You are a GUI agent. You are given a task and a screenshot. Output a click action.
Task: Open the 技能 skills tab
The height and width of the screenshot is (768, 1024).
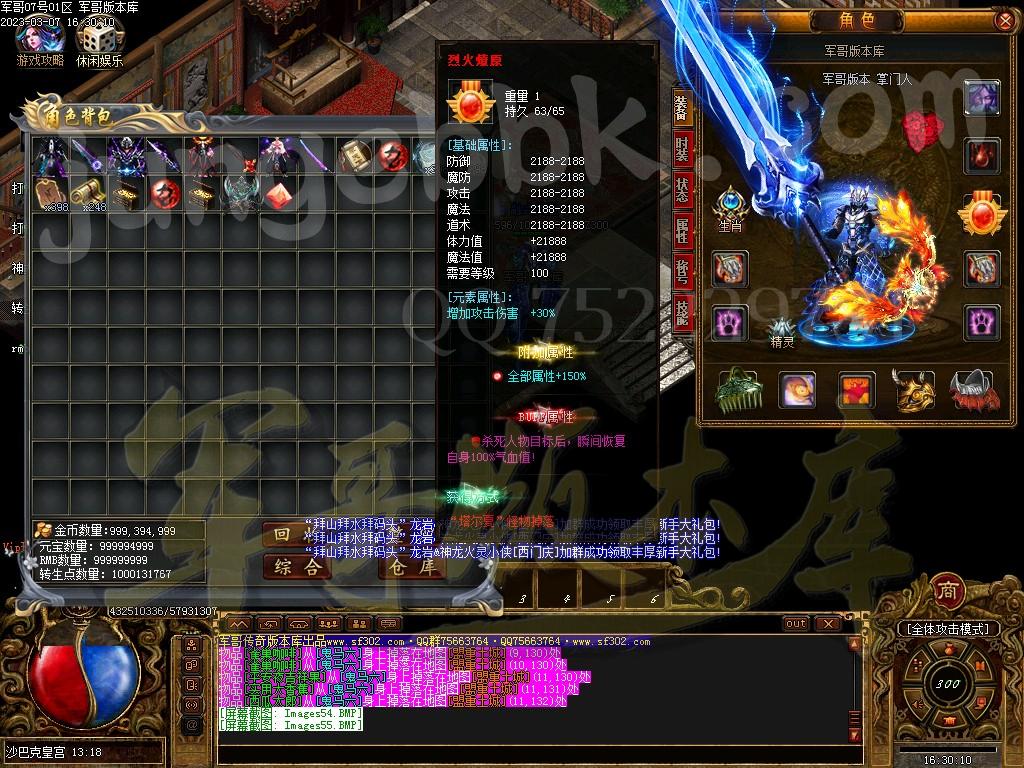(x=682, y=310)
